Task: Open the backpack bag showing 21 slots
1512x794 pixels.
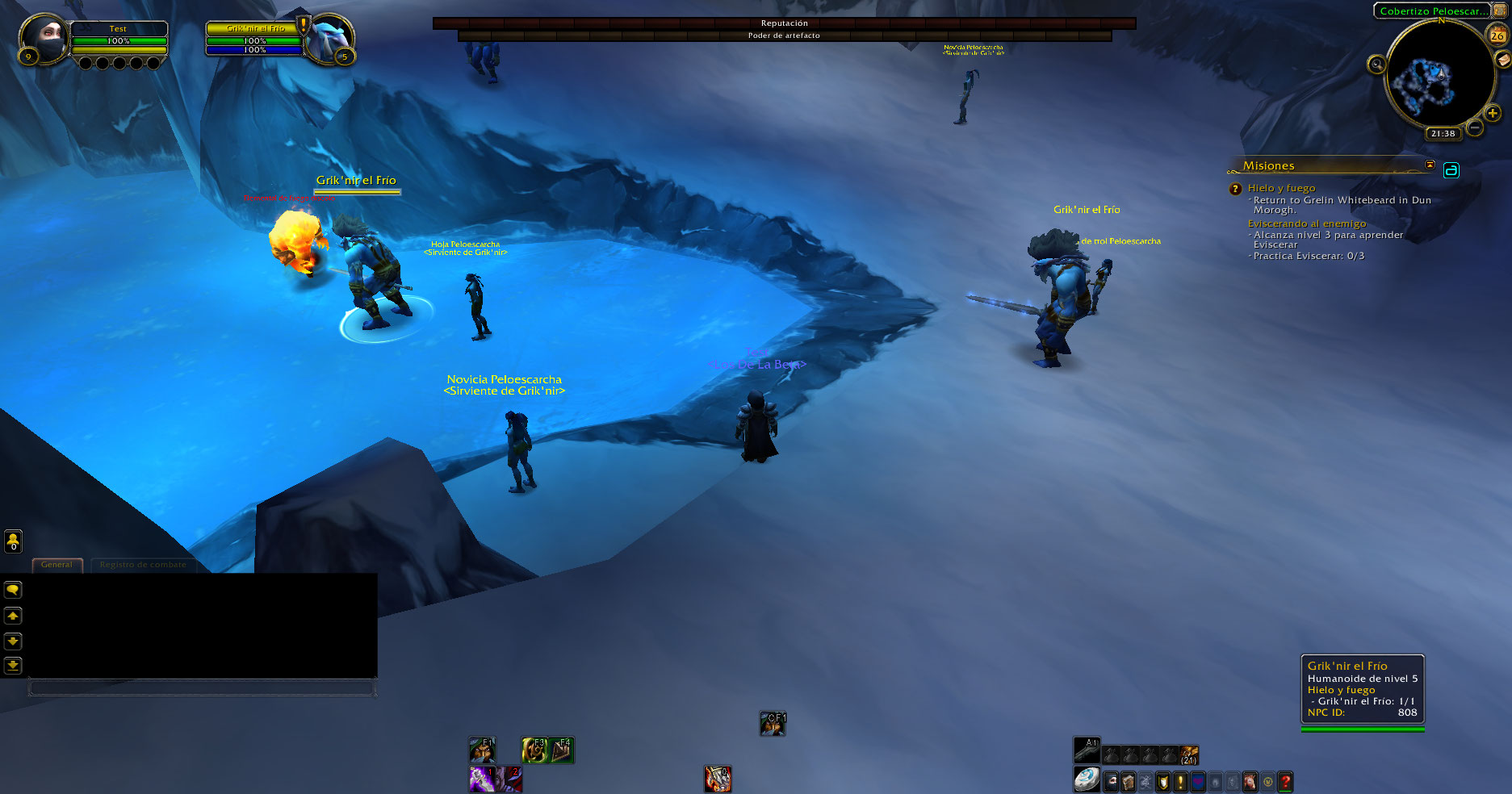Action: click(x=1189, y=755)
